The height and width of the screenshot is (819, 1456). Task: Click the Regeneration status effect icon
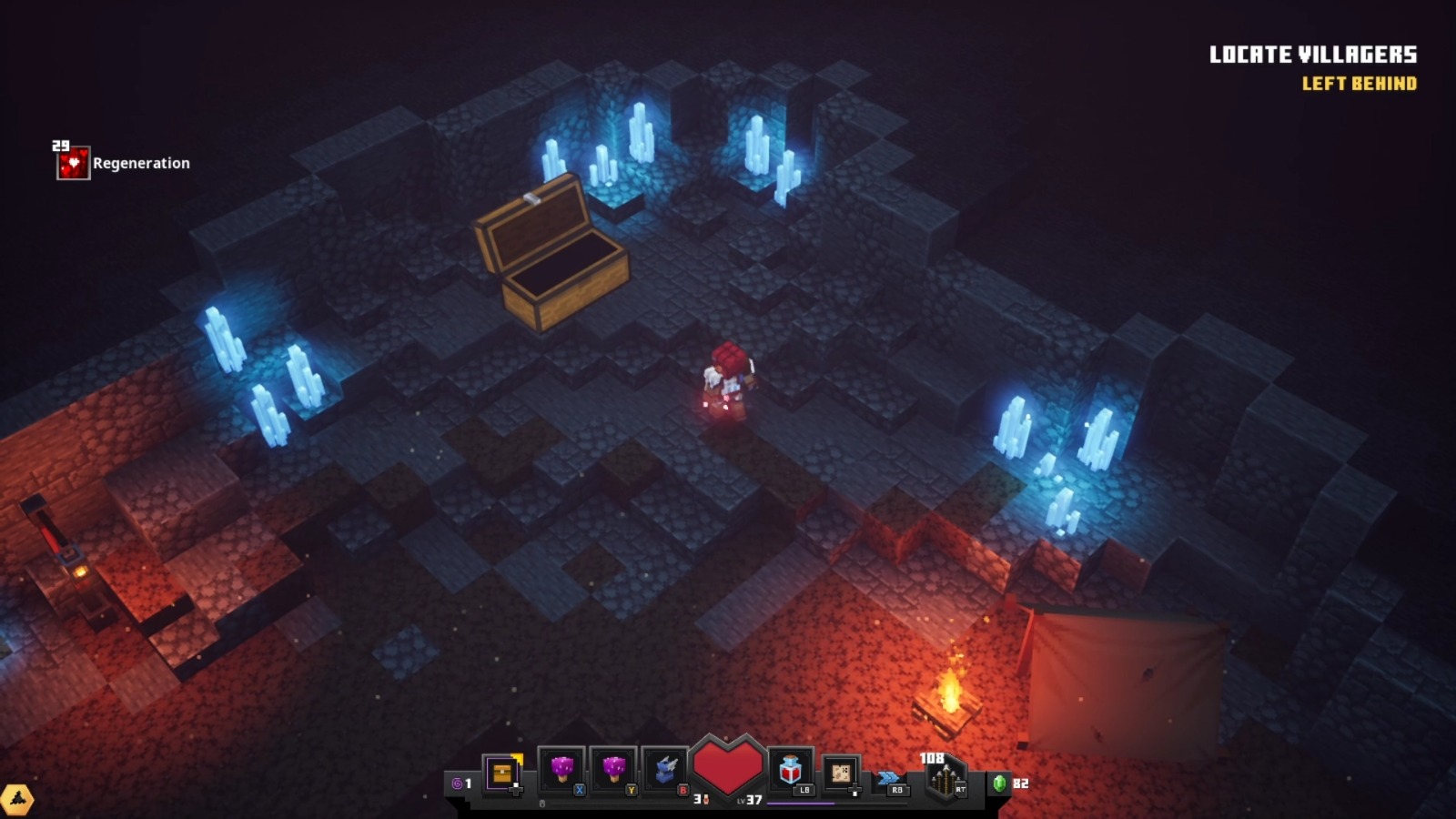(73, 164)
